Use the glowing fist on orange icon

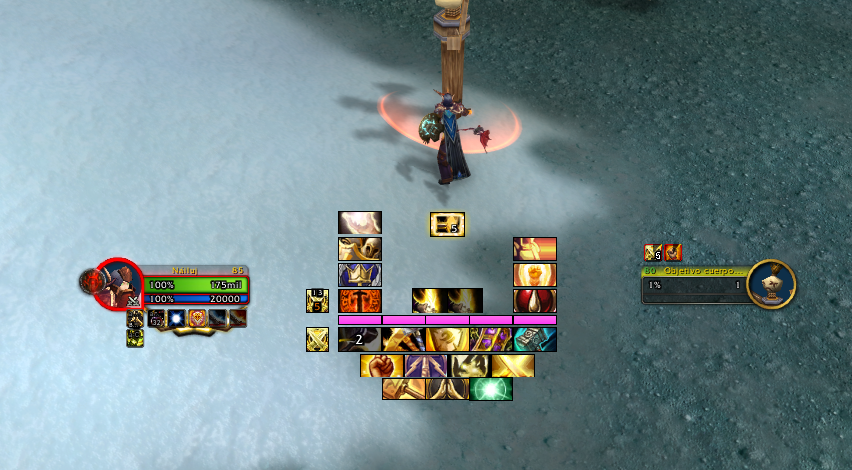click(535, 275)
